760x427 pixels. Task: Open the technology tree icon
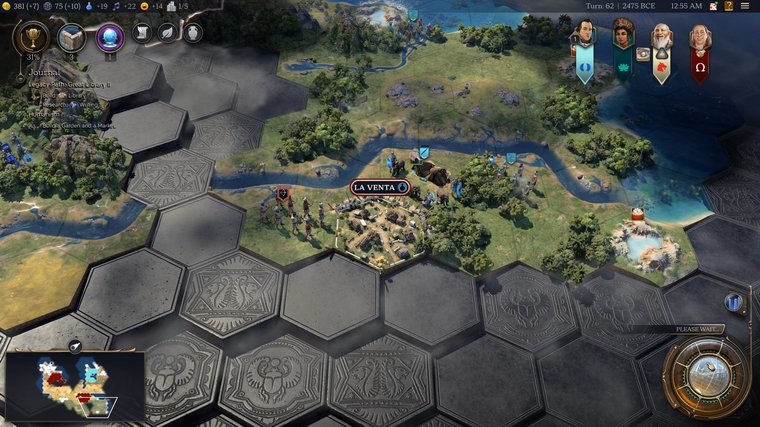pyautogui.click(x=71, y=39)
